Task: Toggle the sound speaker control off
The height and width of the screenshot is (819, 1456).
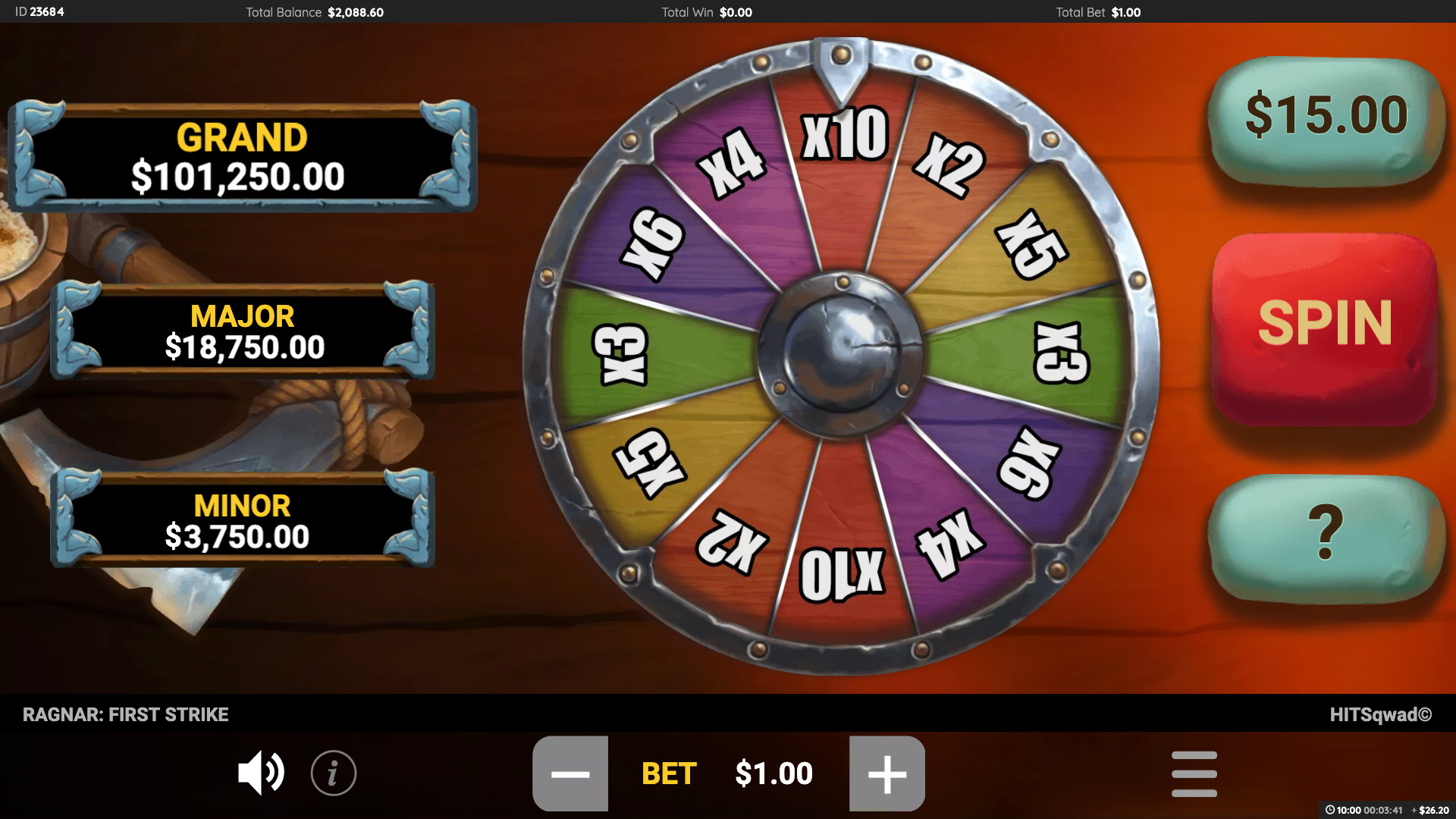Action: pyautogui.click(x=261, y=773)
